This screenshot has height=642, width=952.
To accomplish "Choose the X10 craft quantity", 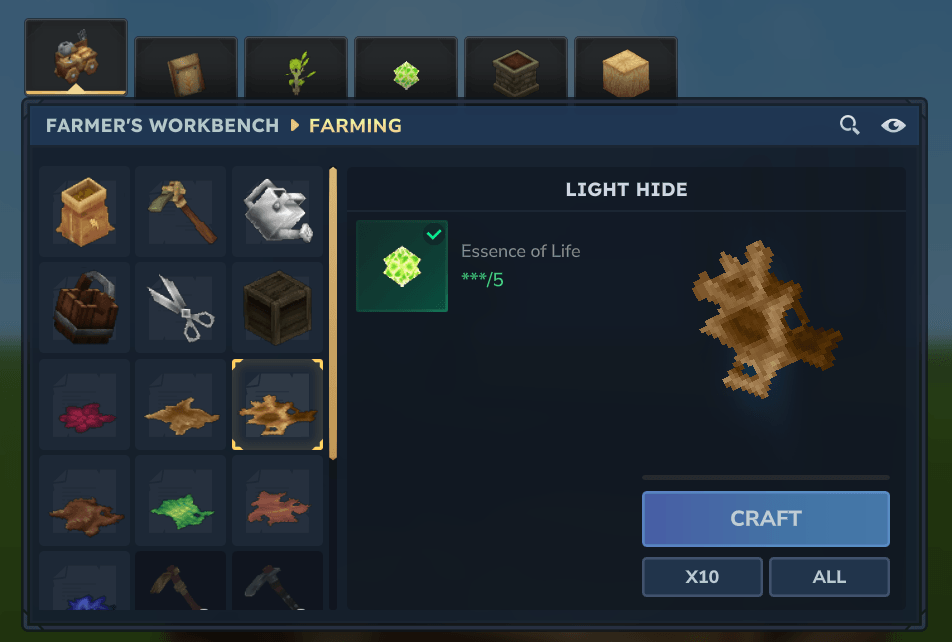I will coord(702,577).
